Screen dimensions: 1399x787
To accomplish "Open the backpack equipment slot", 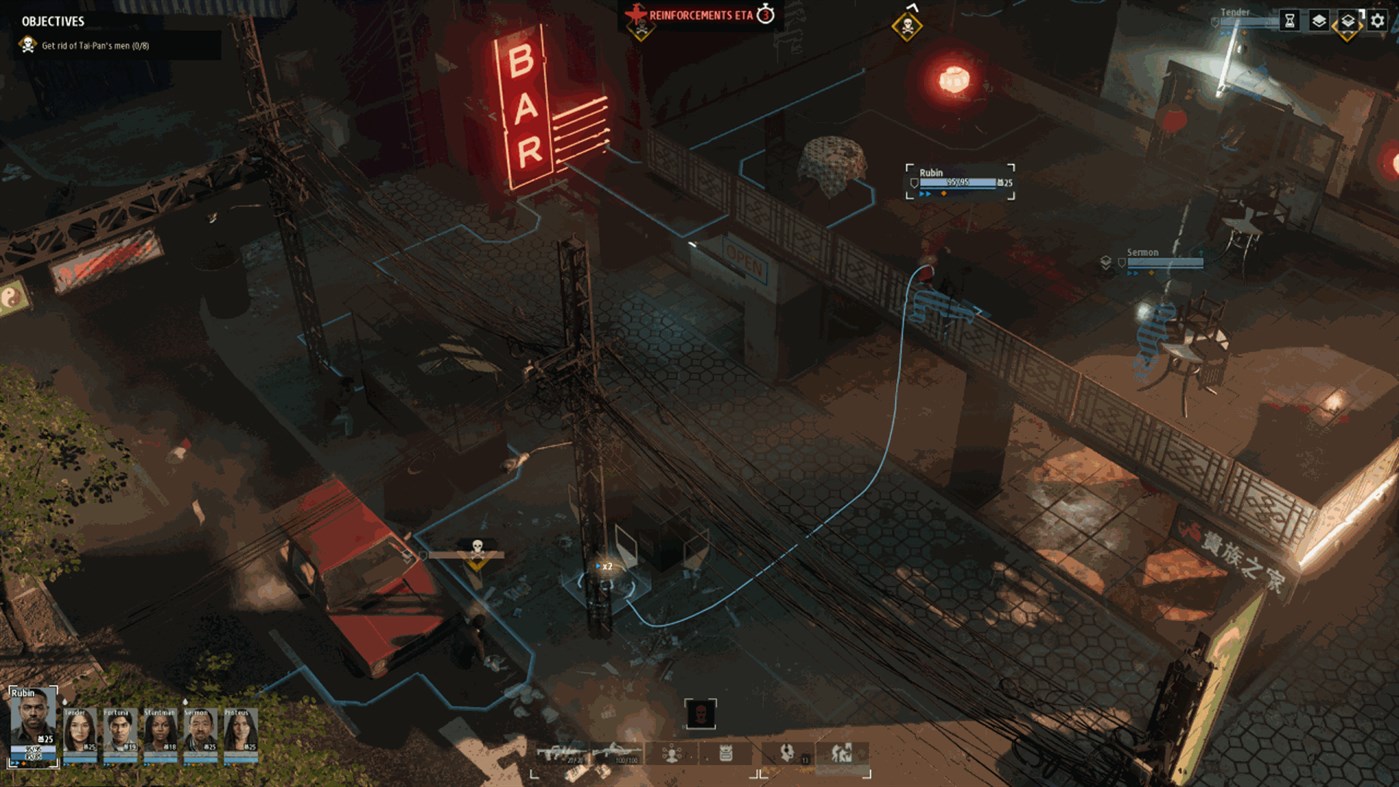I will tap(726, 750).
